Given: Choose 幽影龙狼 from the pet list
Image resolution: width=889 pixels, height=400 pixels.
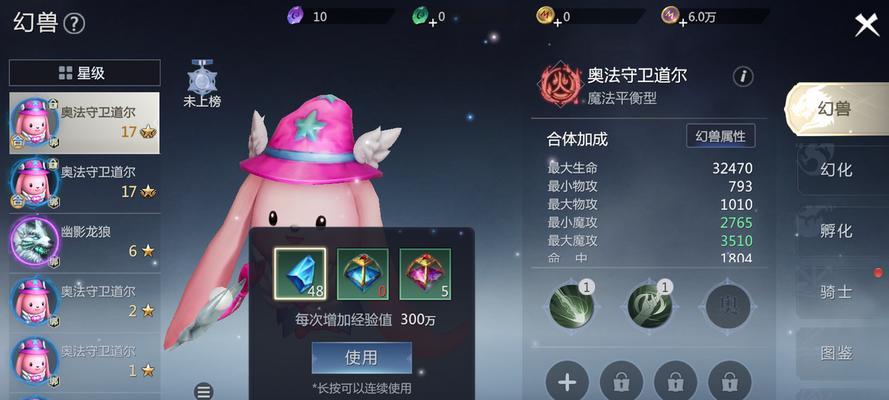Looking at the screenshot, I should (x=84, y=242).
